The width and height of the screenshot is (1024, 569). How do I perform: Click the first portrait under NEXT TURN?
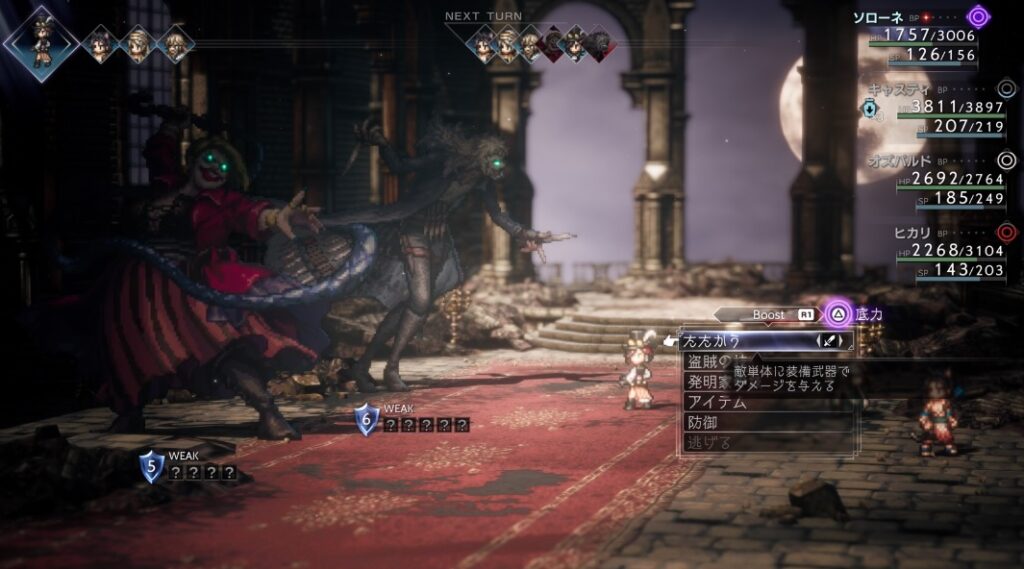[484, 44]
